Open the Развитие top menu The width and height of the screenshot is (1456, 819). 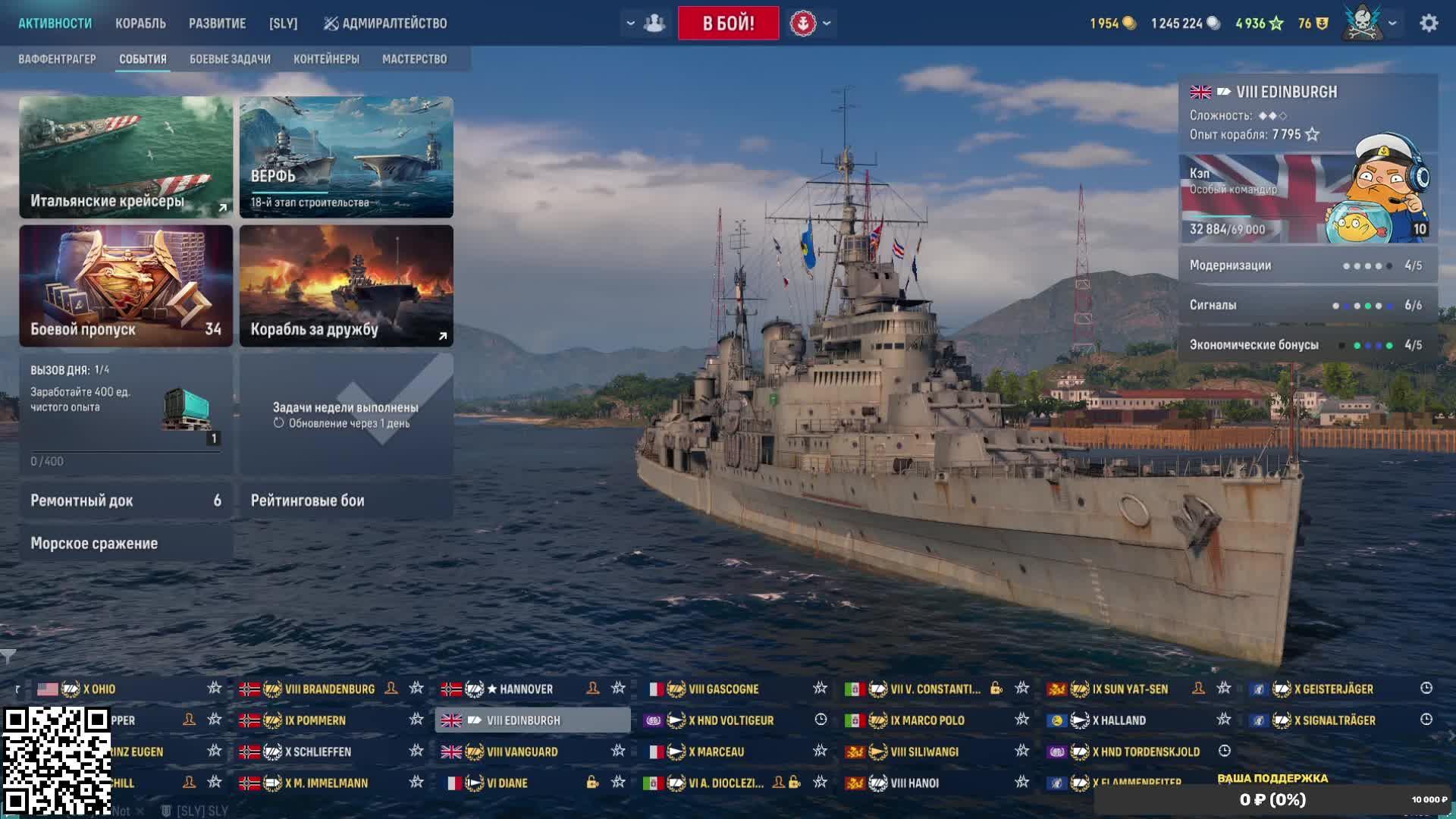pos(217,24)
